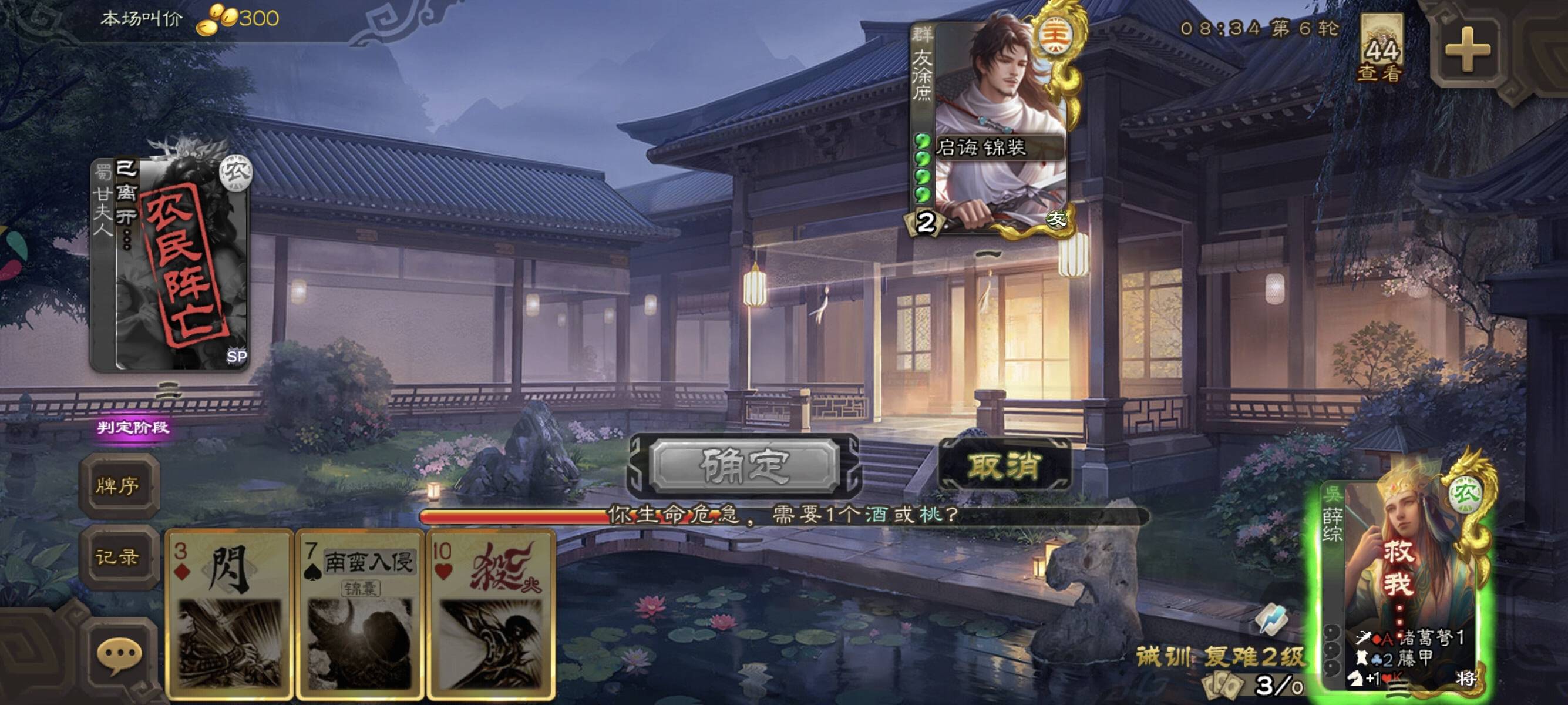Pick the 10 of hearts fire 杀 card
The height and width of the screenshot is (705, 1568).
(x=490, y=615)
